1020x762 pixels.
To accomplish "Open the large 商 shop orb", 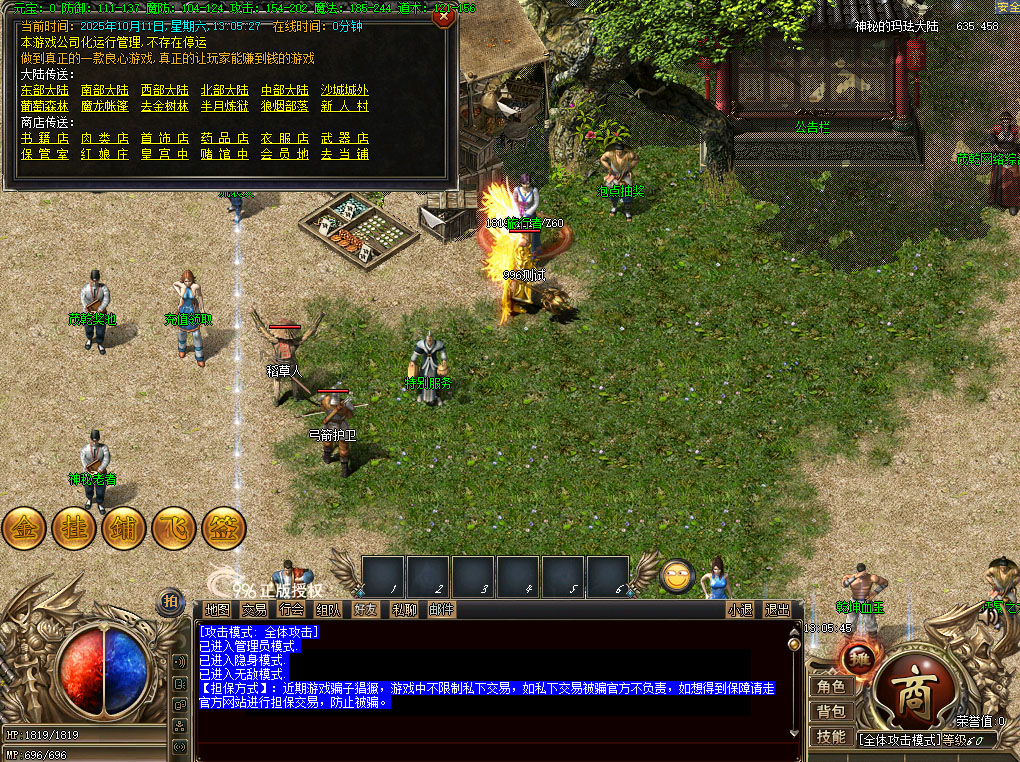I will click(x=912, y=696).
